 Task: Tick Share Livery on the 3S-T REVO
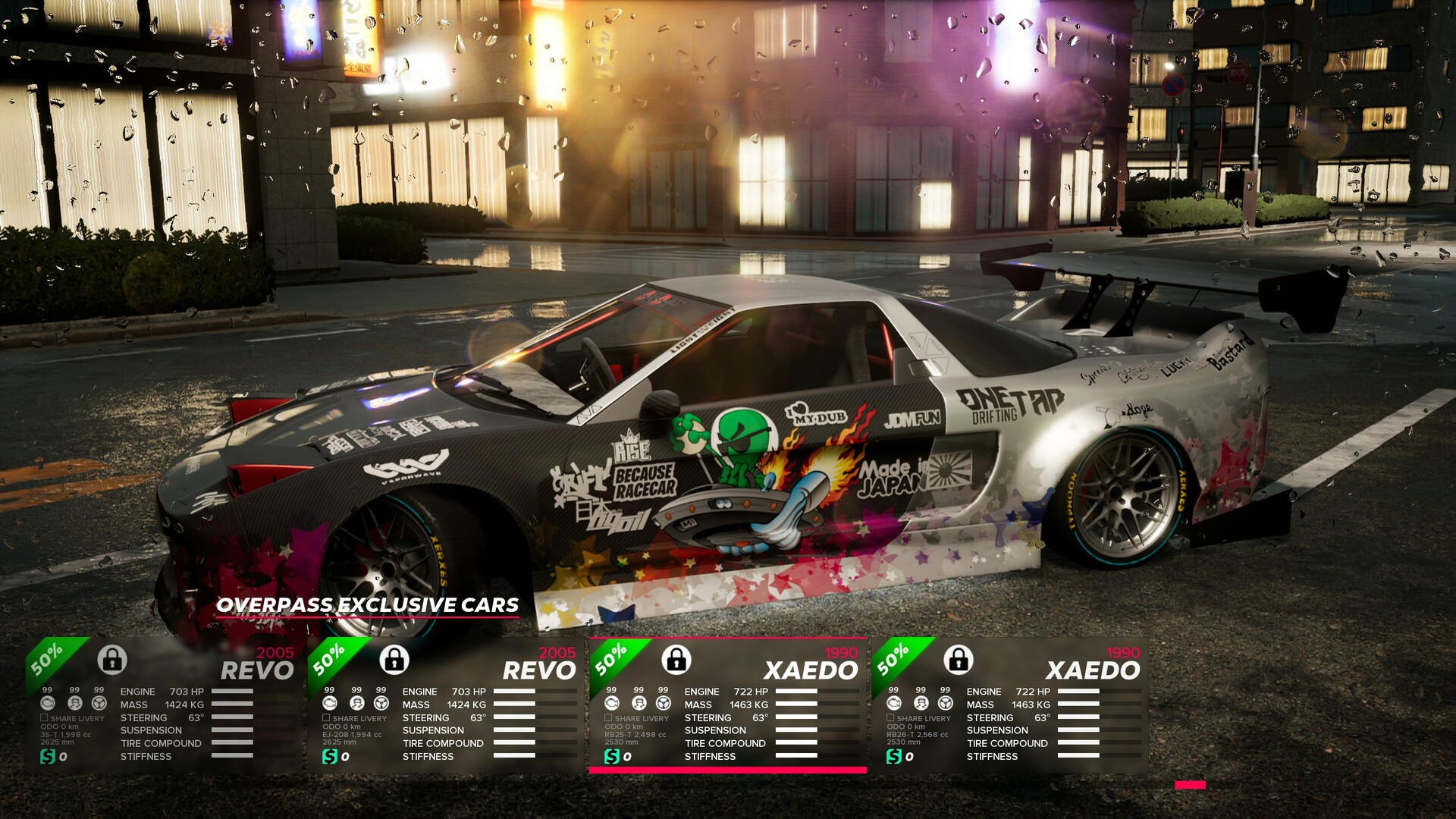pyautogui.click(x=44, y=717)
